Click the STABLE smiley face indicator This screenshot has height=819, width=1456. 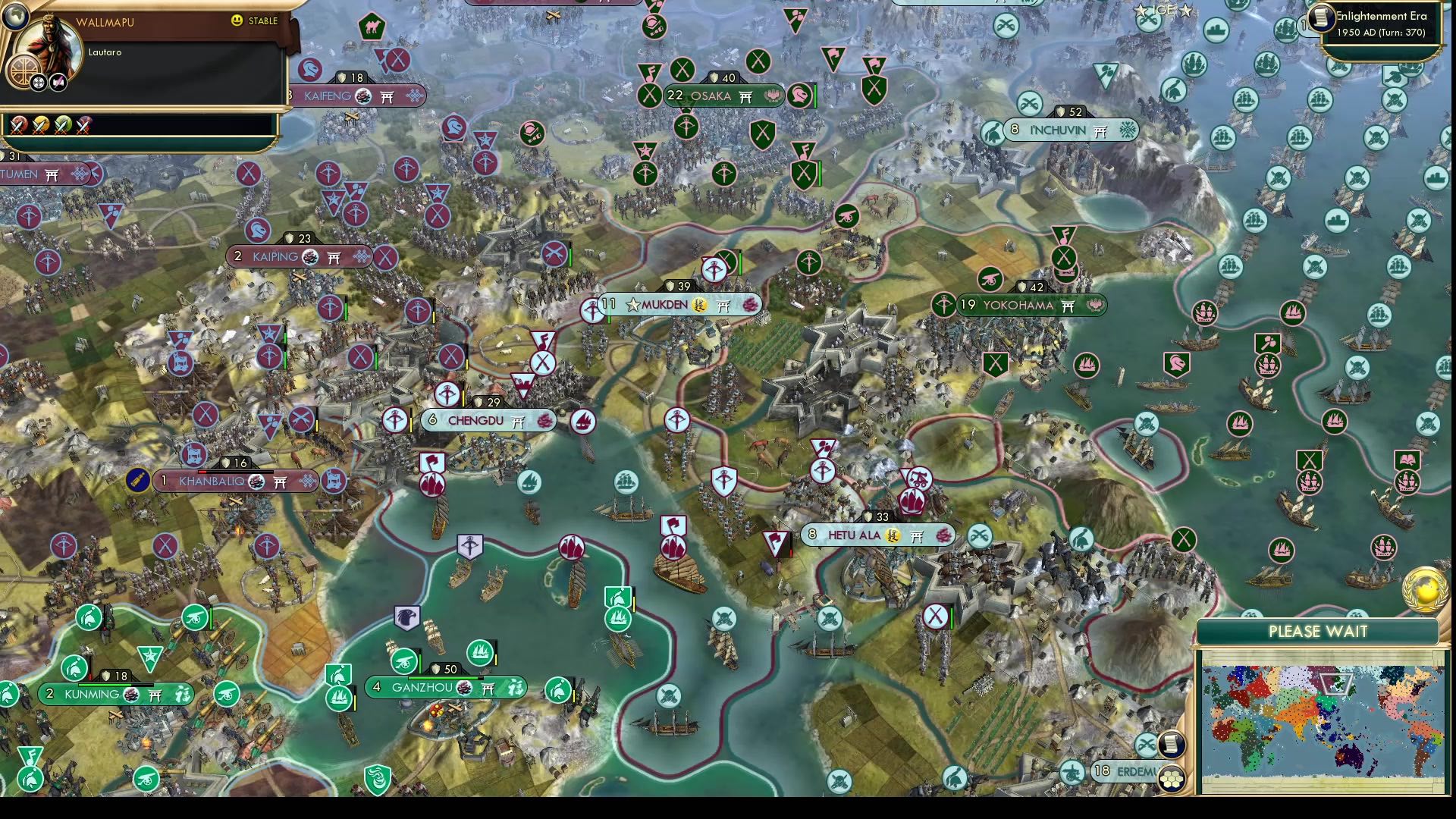[x=236, y=20]
